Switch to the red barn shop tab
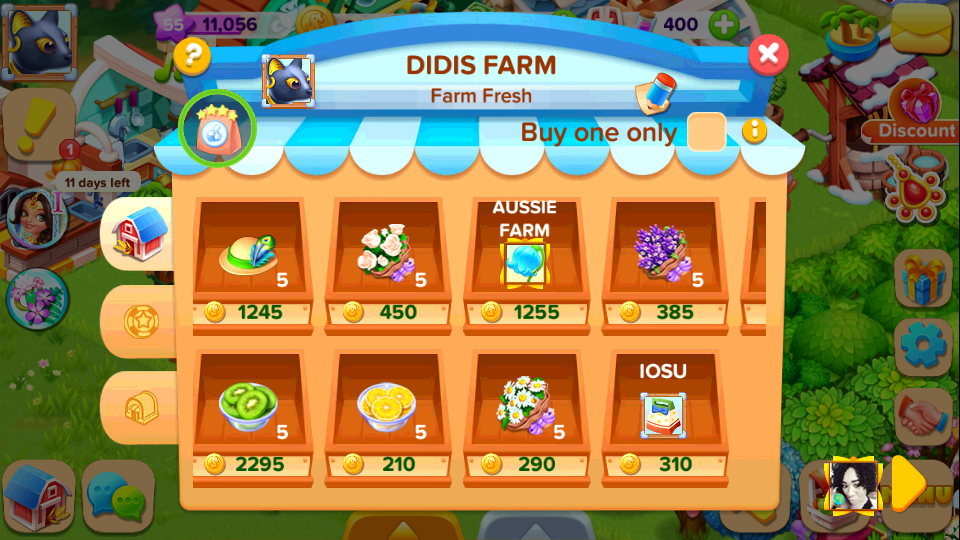960x540 pixels. (140, 234)
